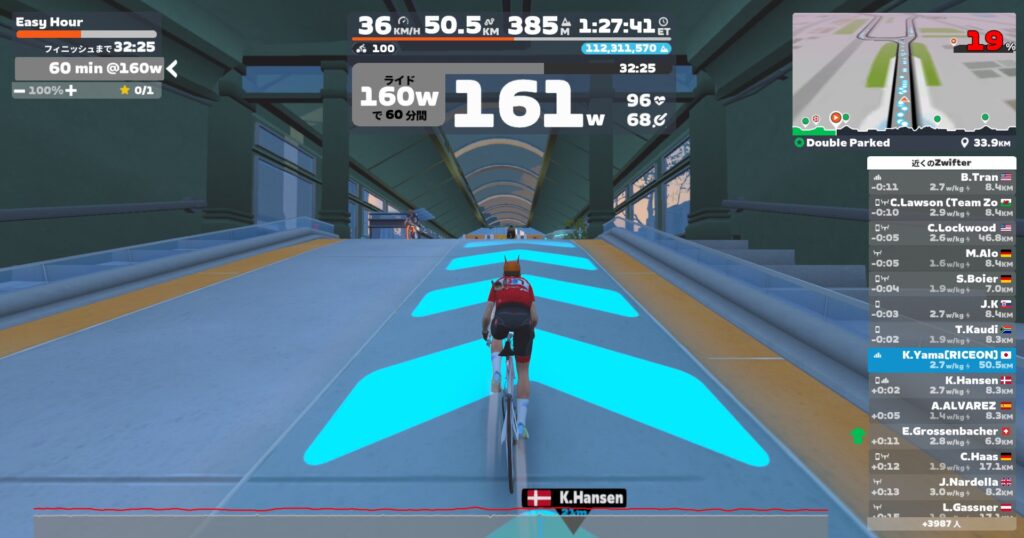Choose C.Lawson from the nearby Zwifters list
Screen dimensions: 1024x538
coord(941,206)
